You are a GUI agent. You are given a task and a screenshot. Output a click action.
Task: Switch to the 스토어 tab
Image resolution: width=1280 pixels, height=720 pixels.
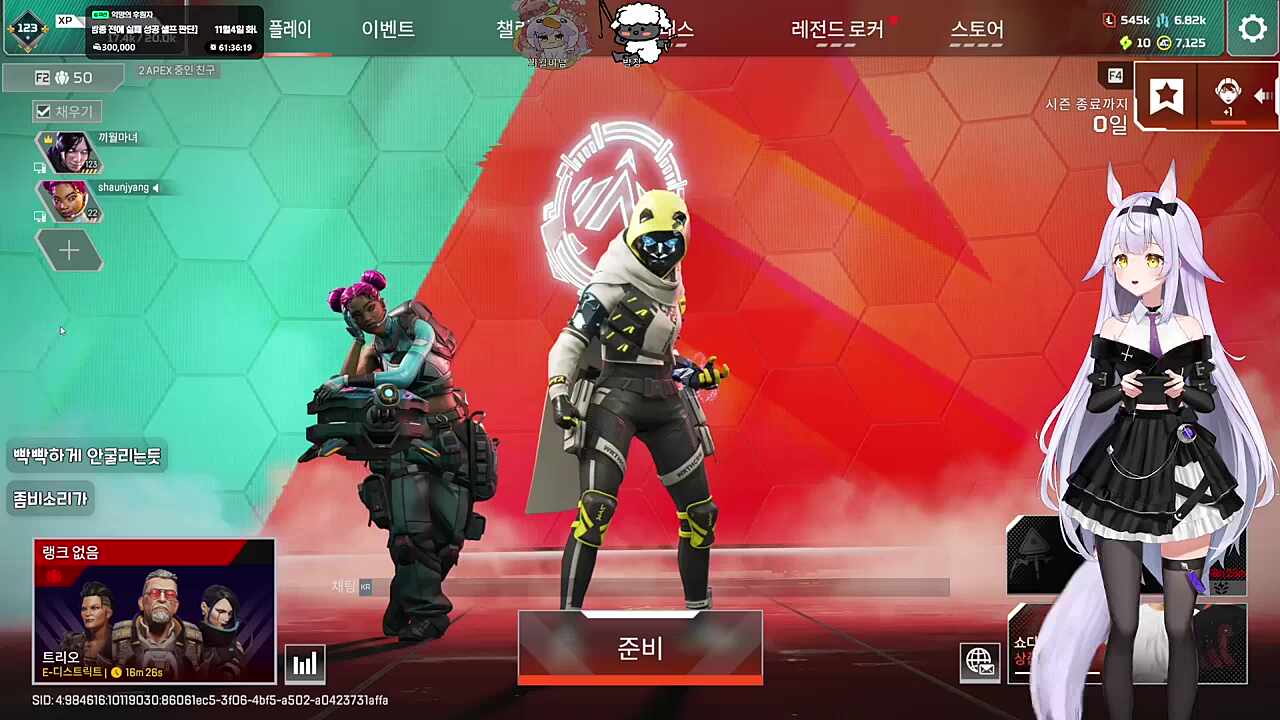(976, 30)
